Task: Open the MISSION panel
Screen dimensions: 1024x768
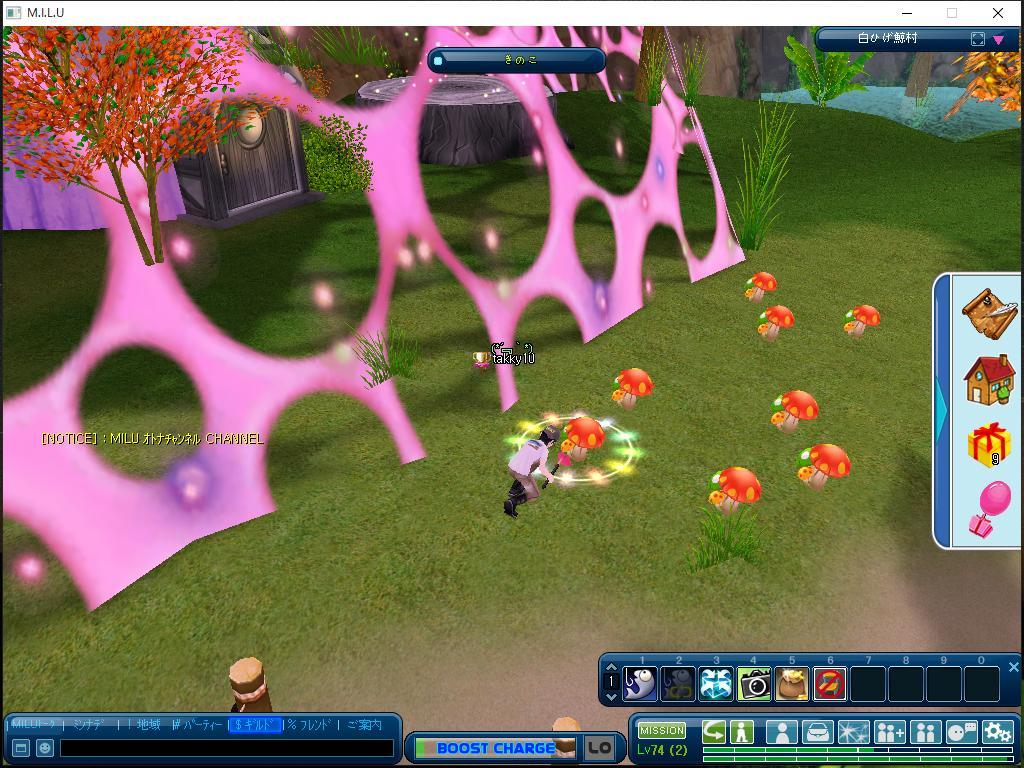Action: pyautogui.click(x=661, y=730)
